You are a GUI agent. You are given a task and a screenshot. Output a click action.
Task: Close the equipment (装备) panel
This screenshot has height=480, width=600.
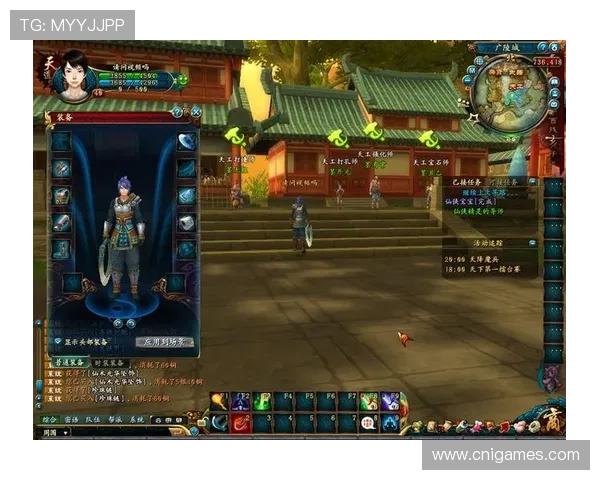point(196,112)
